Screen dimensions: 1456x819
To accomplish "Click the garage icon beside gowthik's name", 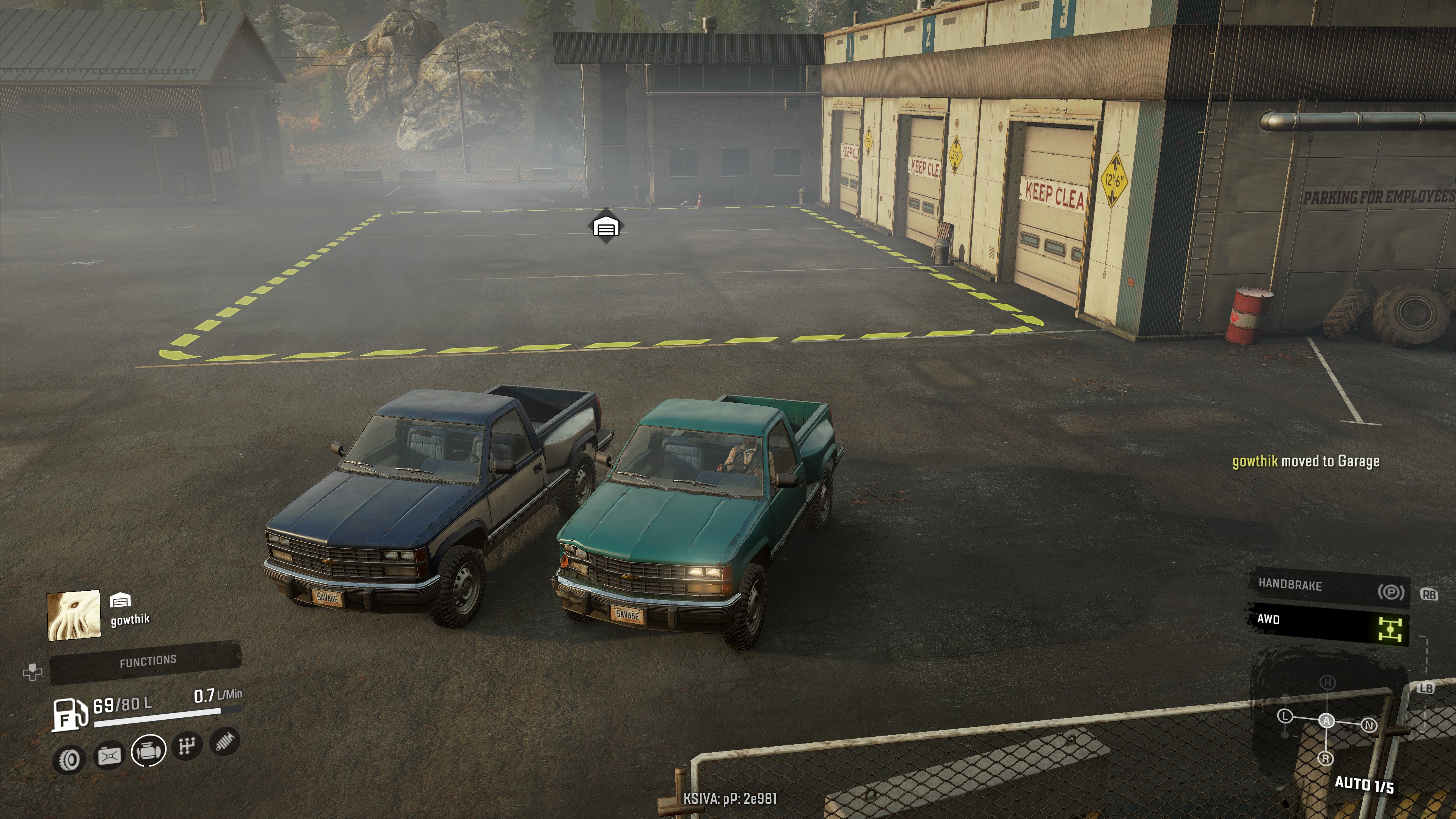I will [120, 600].
